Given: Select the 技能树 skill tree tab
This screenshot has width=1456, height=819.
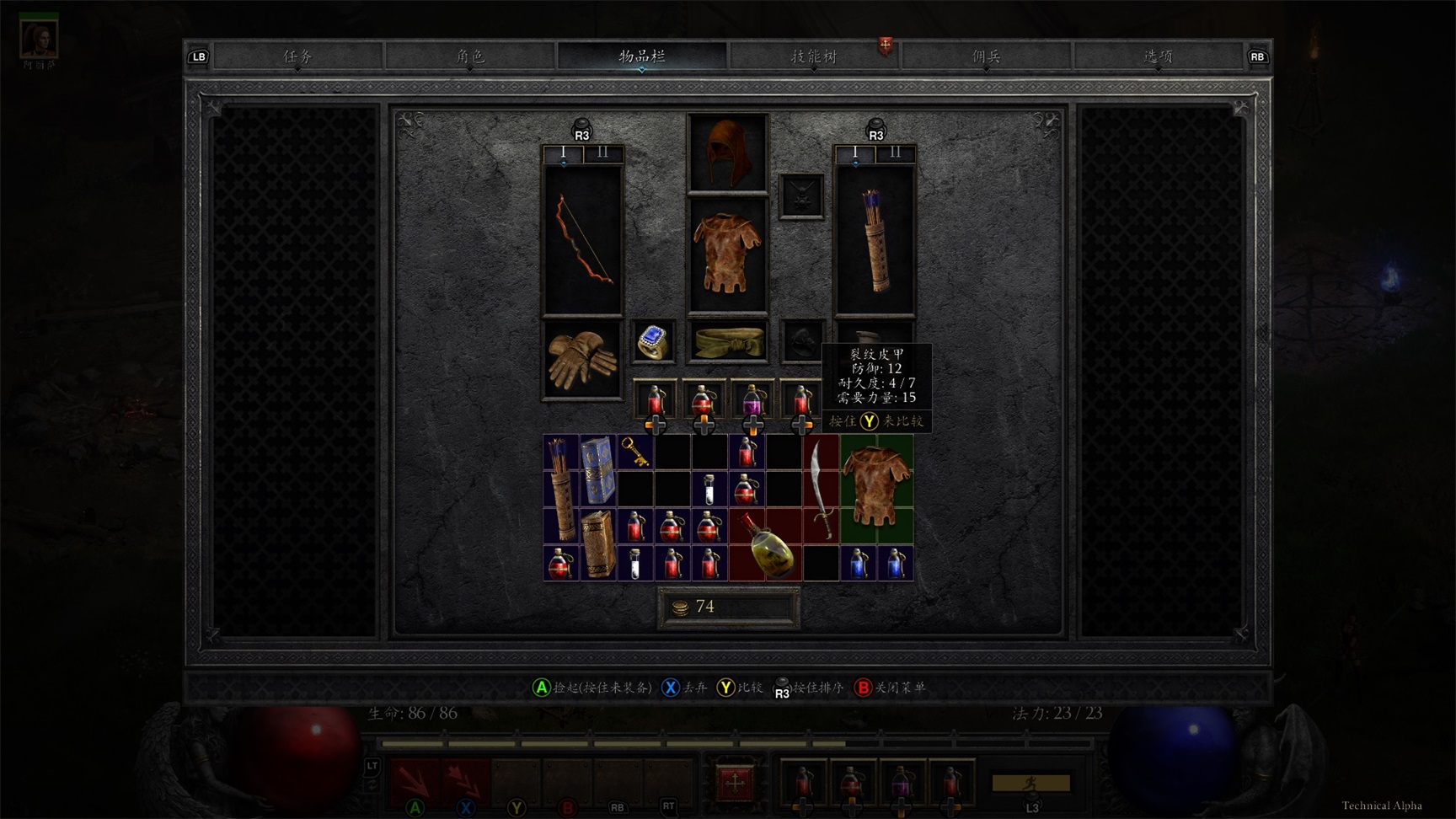Looking at the screenshot, I should (813, 56).
